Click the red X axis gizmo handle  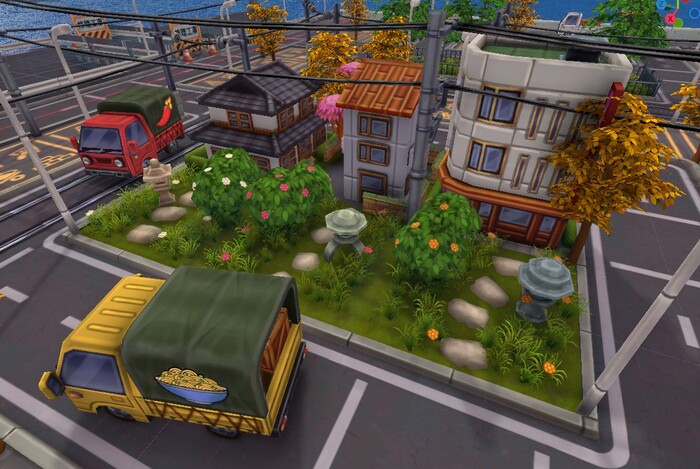[x=670, y=19]
